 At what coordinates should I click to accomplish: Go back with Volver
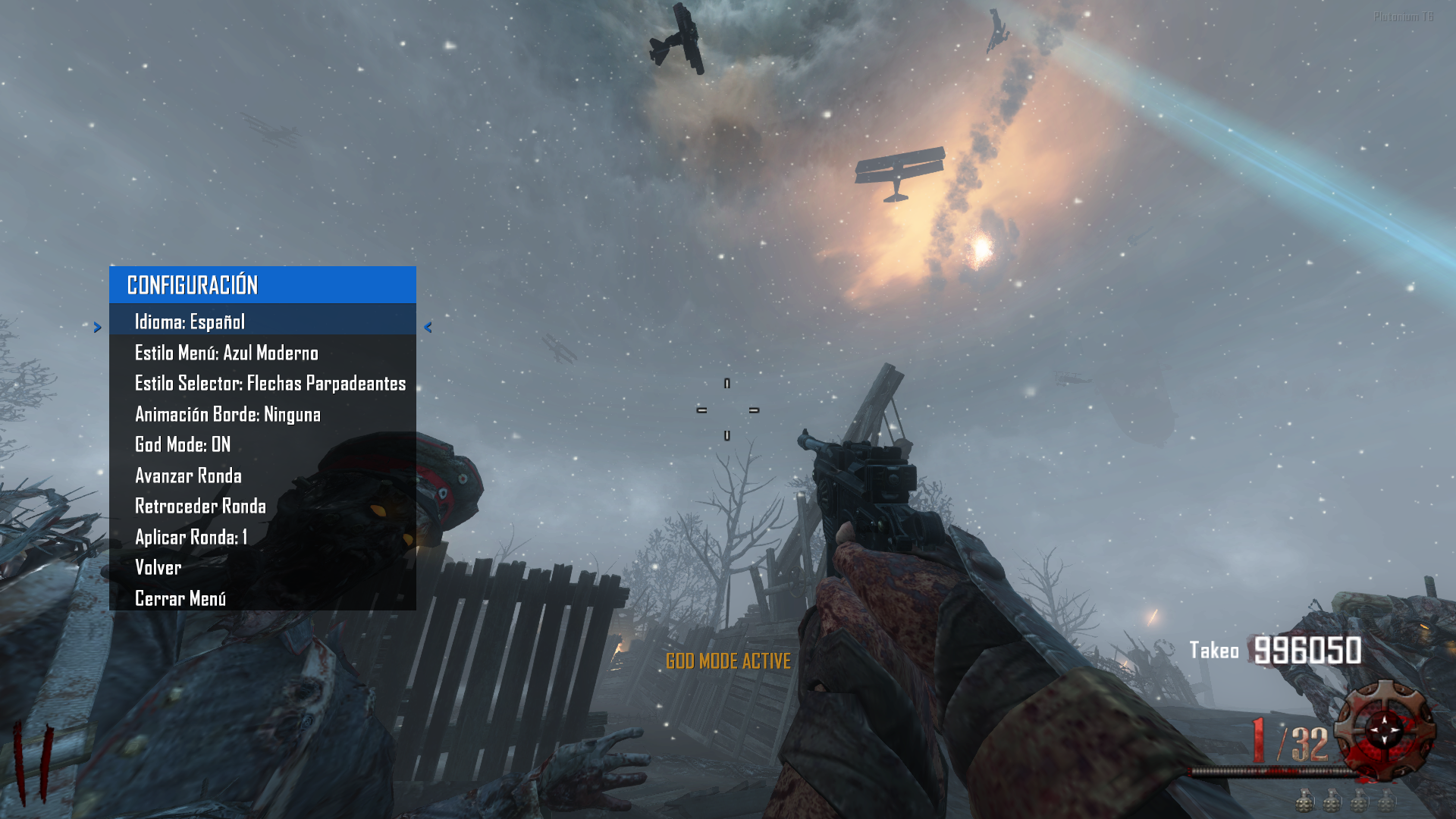click(x=158, y=568)
